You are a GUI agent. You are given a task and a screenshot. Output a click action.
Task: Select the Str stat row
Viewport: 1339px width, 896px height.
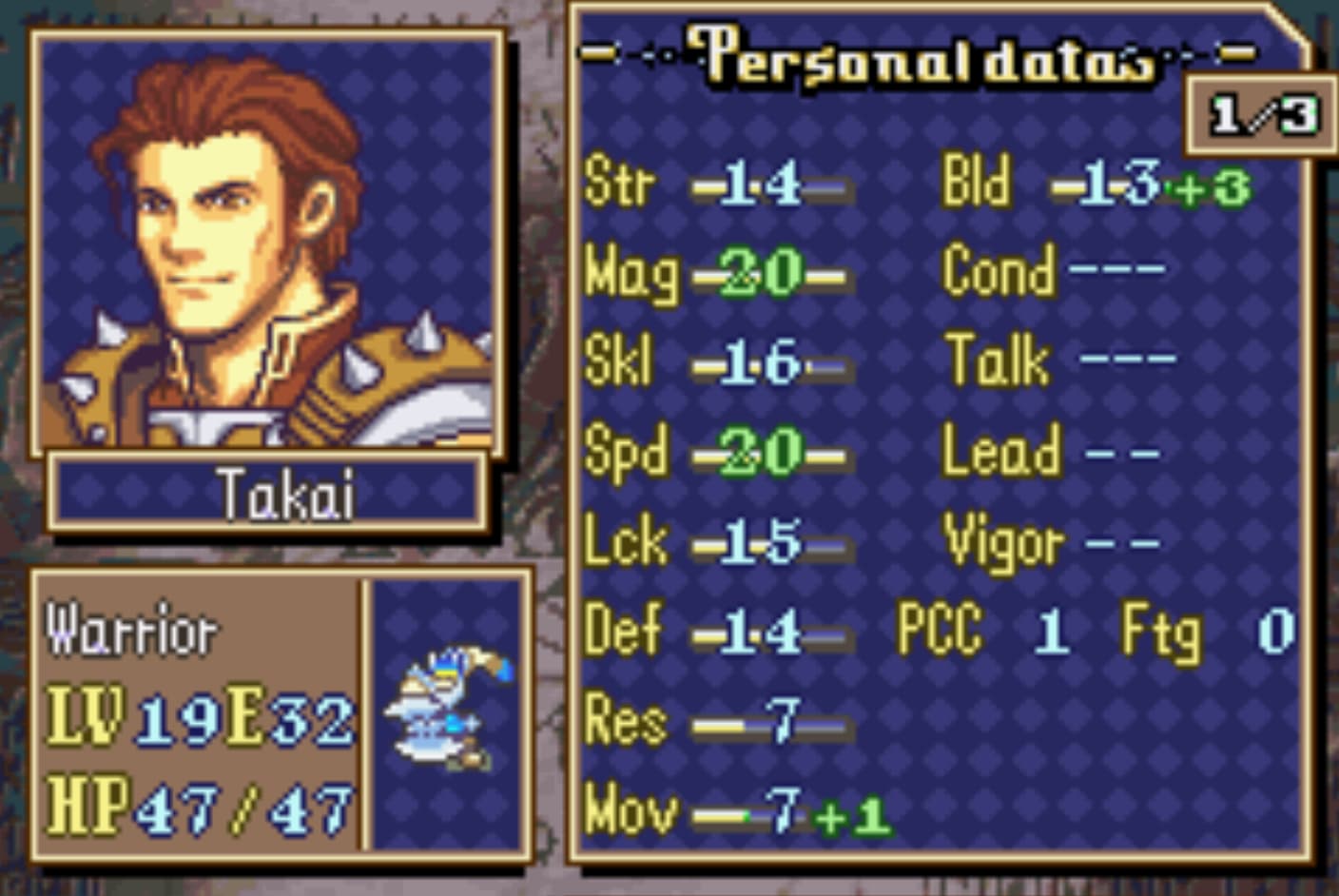coord(718,184)
